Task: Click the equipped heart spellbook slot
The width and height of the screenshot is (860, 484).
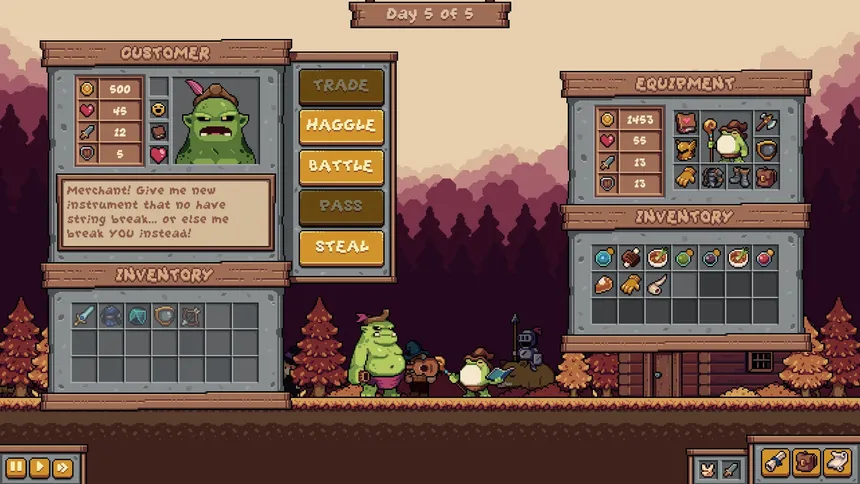Action: tap(686, 123)
